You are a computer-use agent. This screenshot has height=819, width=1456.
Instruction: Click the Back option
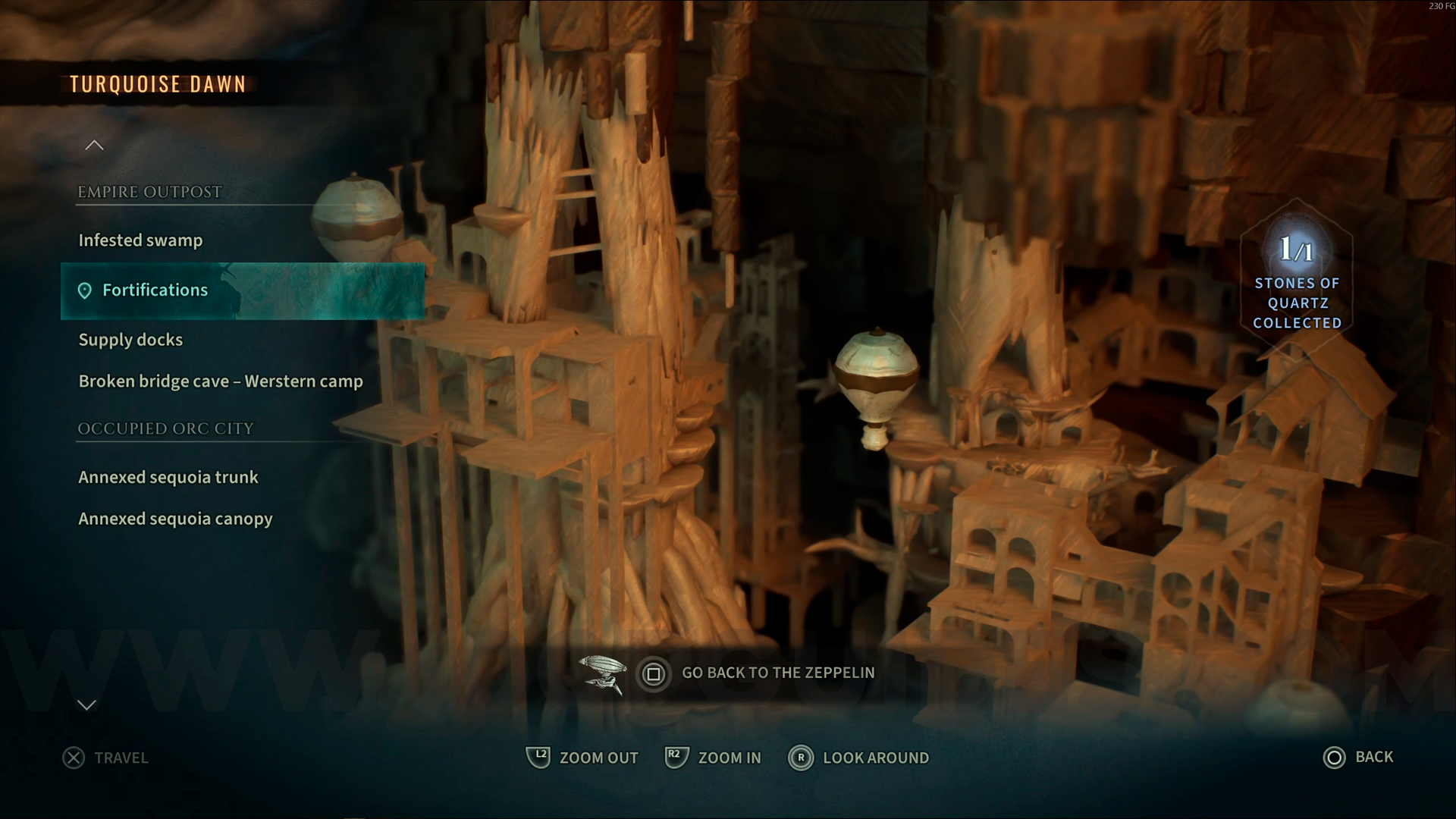(1358, 757)
